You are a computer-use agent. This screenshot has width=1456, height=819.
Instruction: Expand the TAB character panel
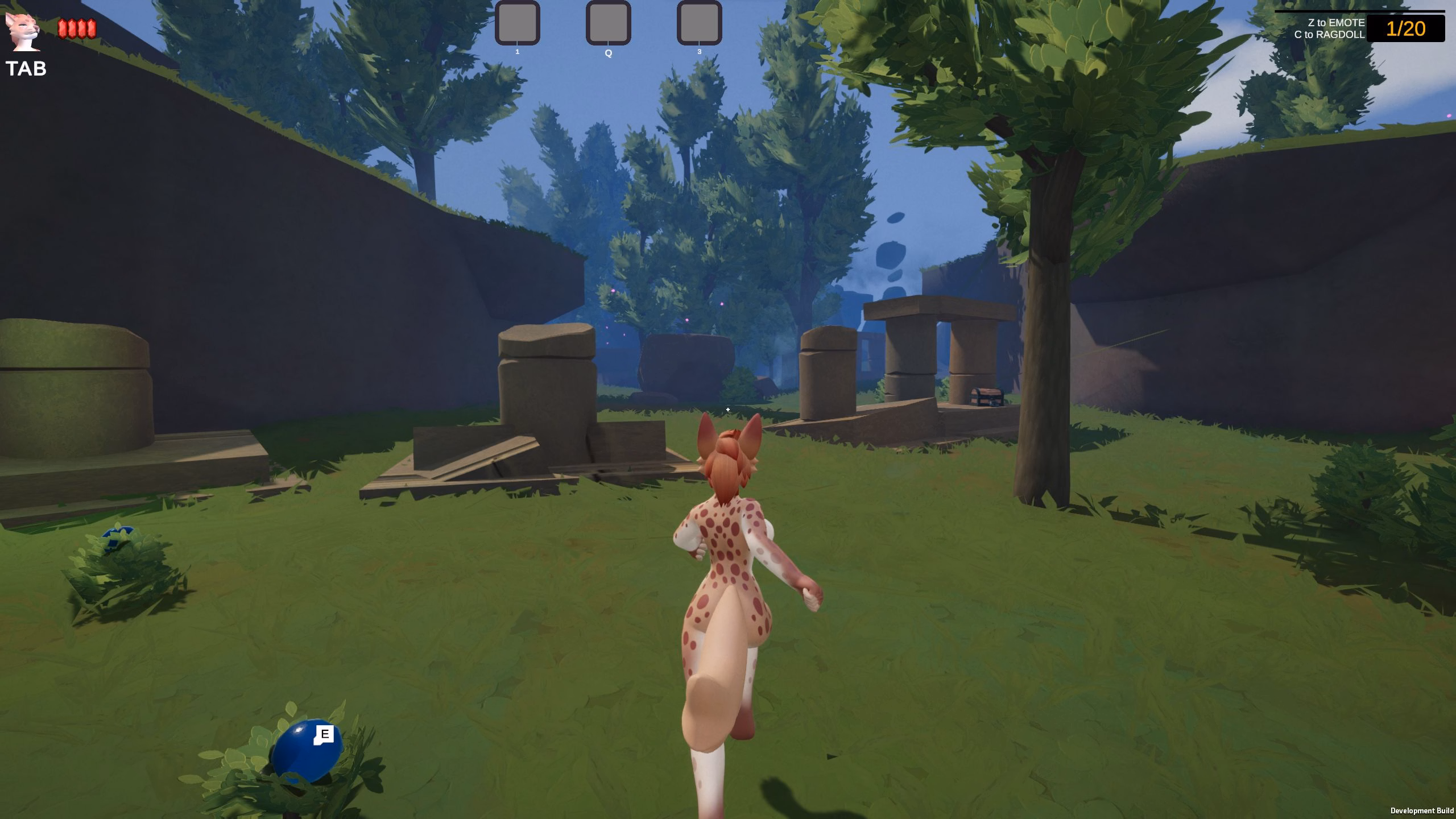point(27,70)
